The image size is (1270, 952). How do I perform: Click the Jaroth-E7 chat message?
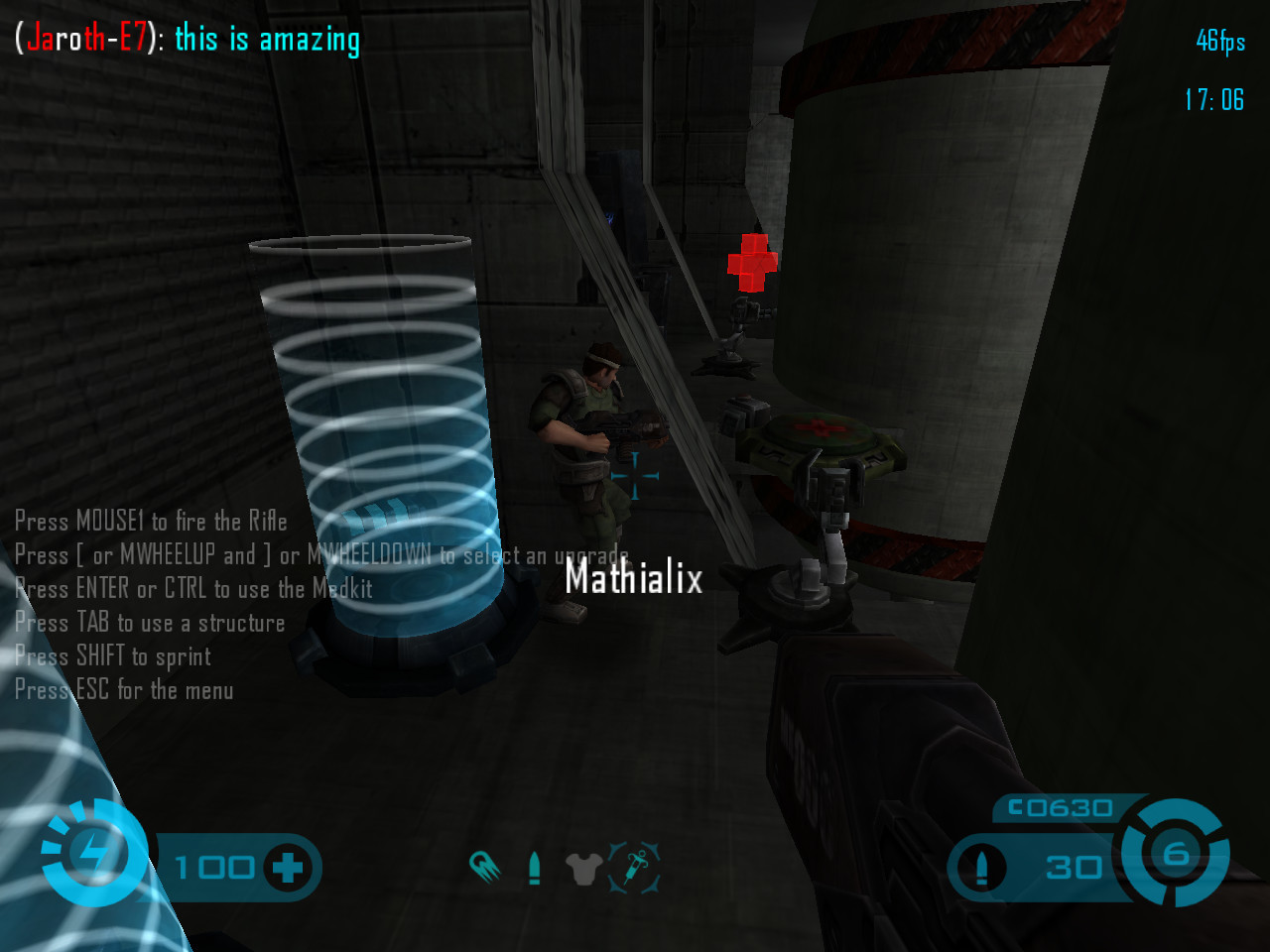point(189,39)
